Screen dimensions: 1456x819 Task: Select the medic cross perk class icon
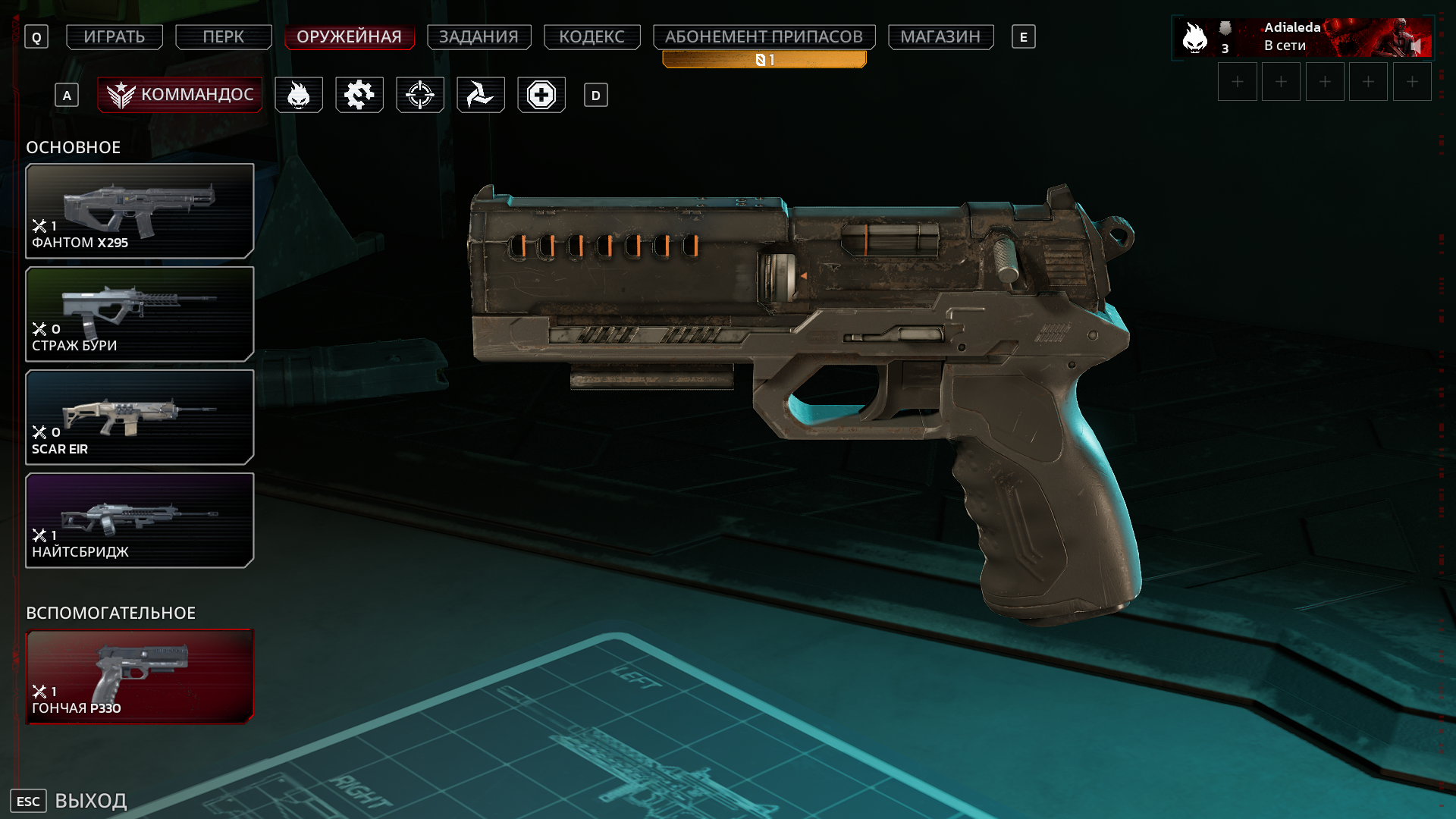pos(541,95)
